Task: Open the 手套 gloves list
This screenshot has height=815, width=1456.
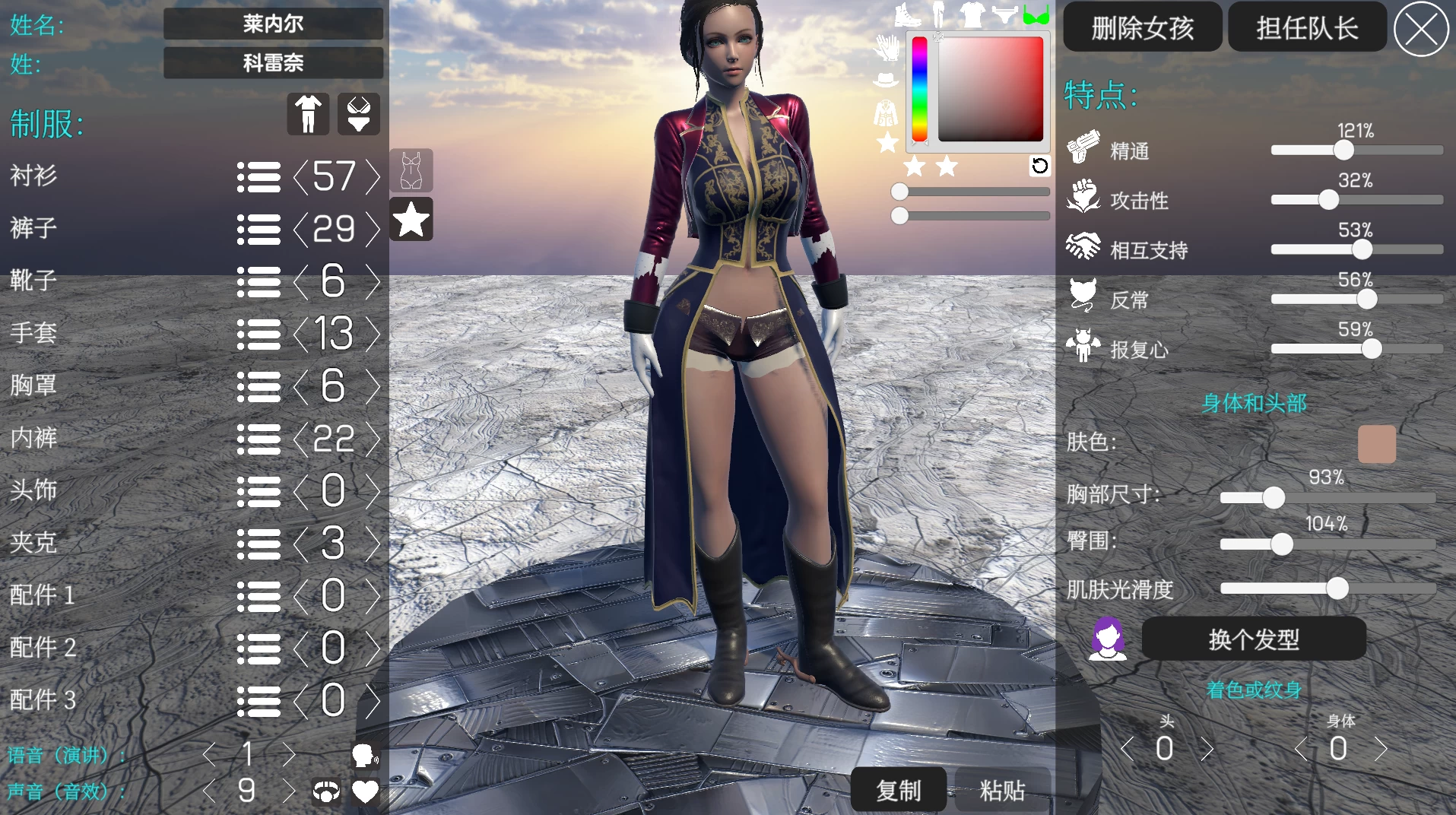Action: pos(259,334)
